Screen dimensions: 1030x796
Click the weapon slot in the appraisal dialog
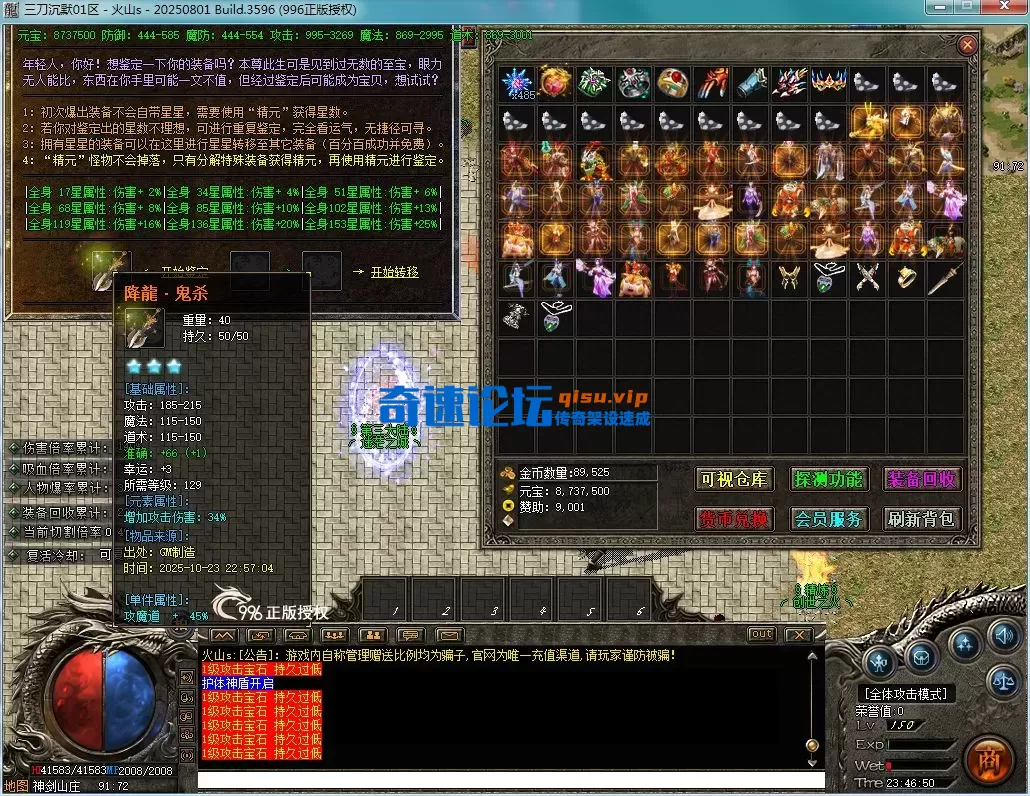click(111, 268)
